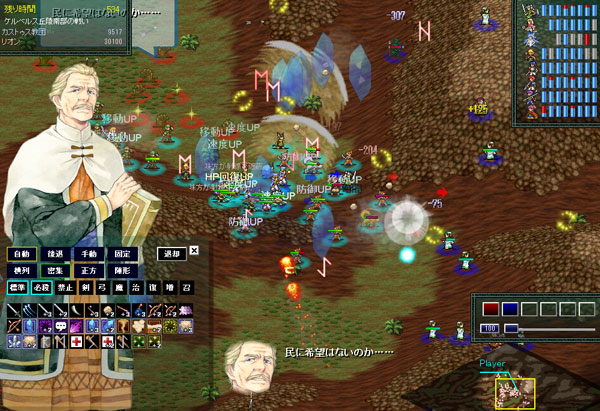Click the speech bubble skill icon
The image size is (600, 411).
(60, 326)
